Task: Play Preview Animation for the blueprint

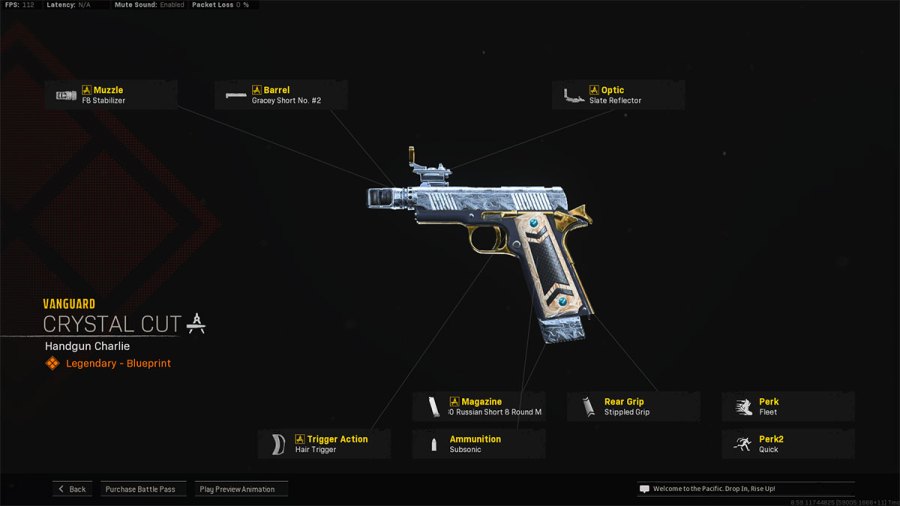Action: tap(241, 489)
